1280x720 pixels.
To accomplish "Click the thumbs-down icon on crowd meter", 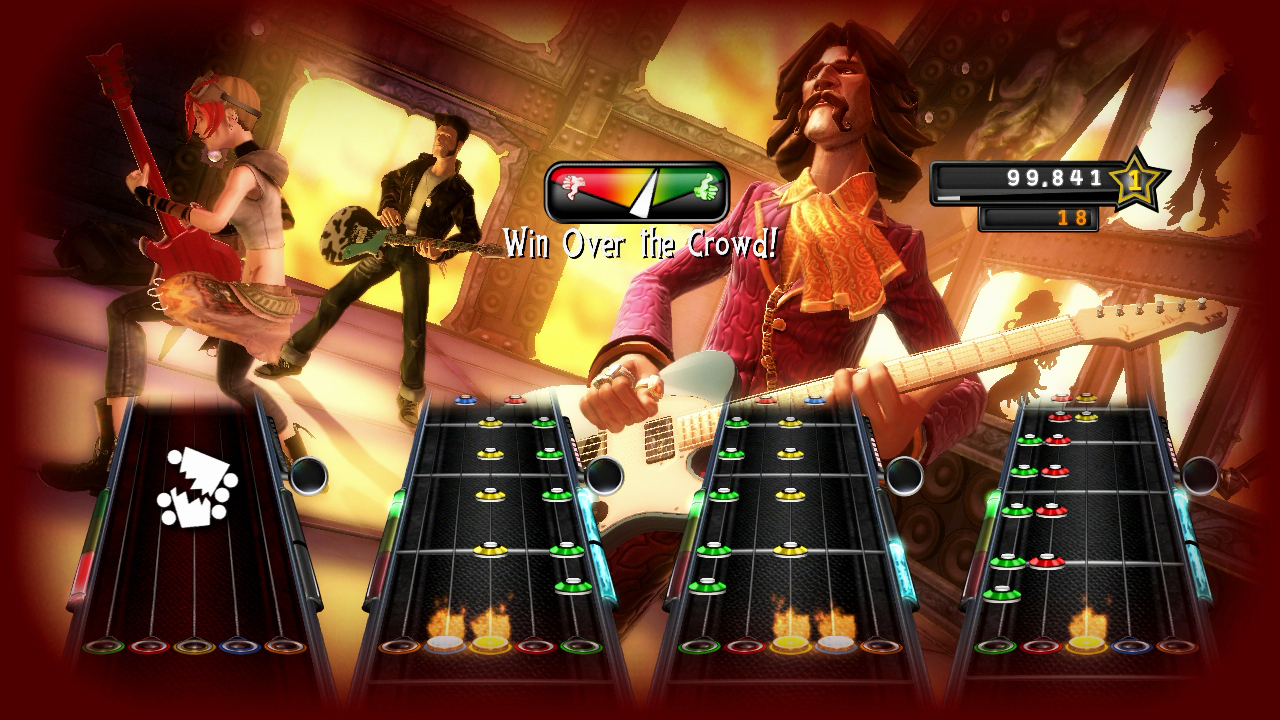I will click(573, 187).
